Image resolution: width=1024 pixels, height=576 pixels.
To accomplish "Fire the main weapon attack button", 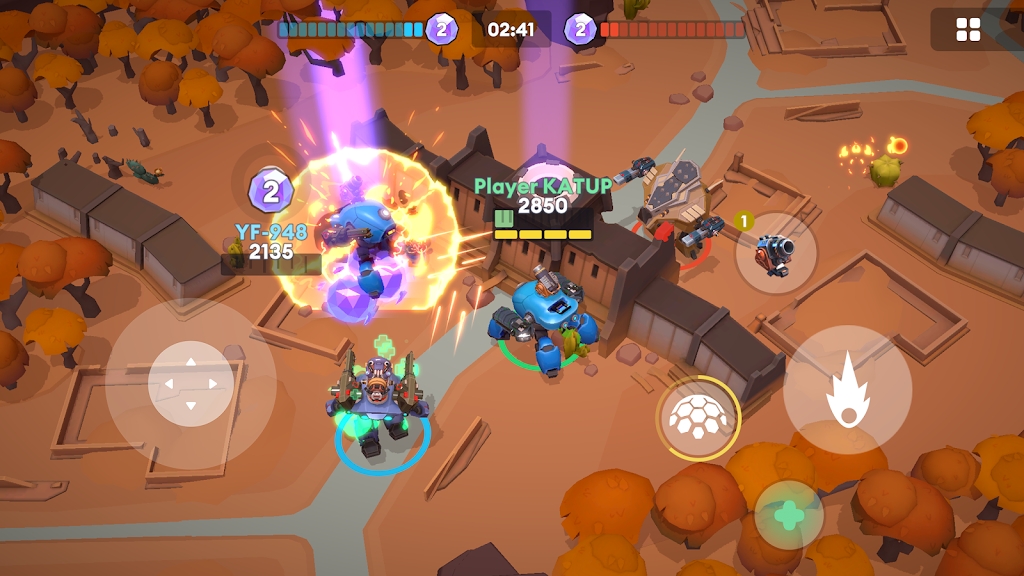I will point(847,390).
